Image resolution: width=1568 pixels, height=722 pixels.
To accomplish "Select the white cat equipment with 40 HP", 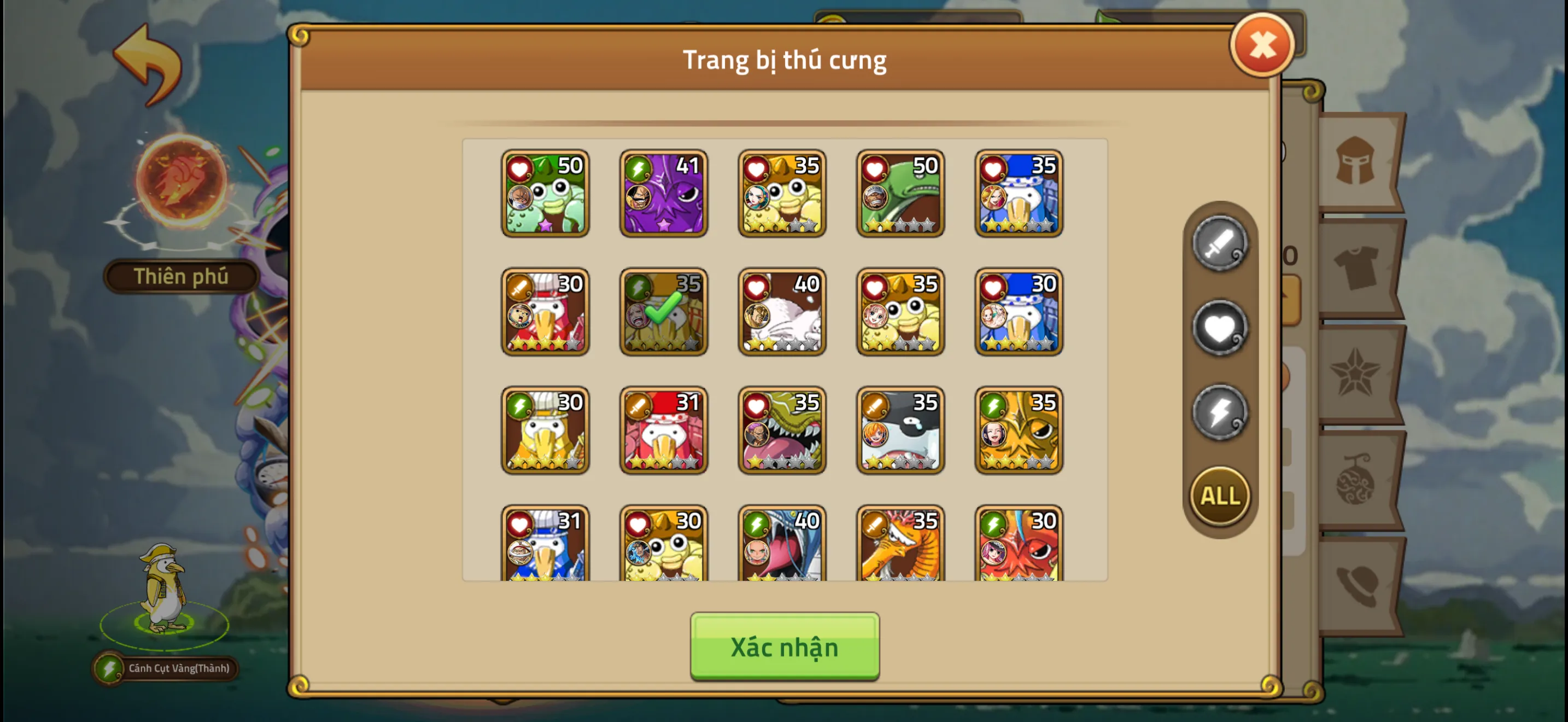I will pyautogui.click(x=782, y=312).
